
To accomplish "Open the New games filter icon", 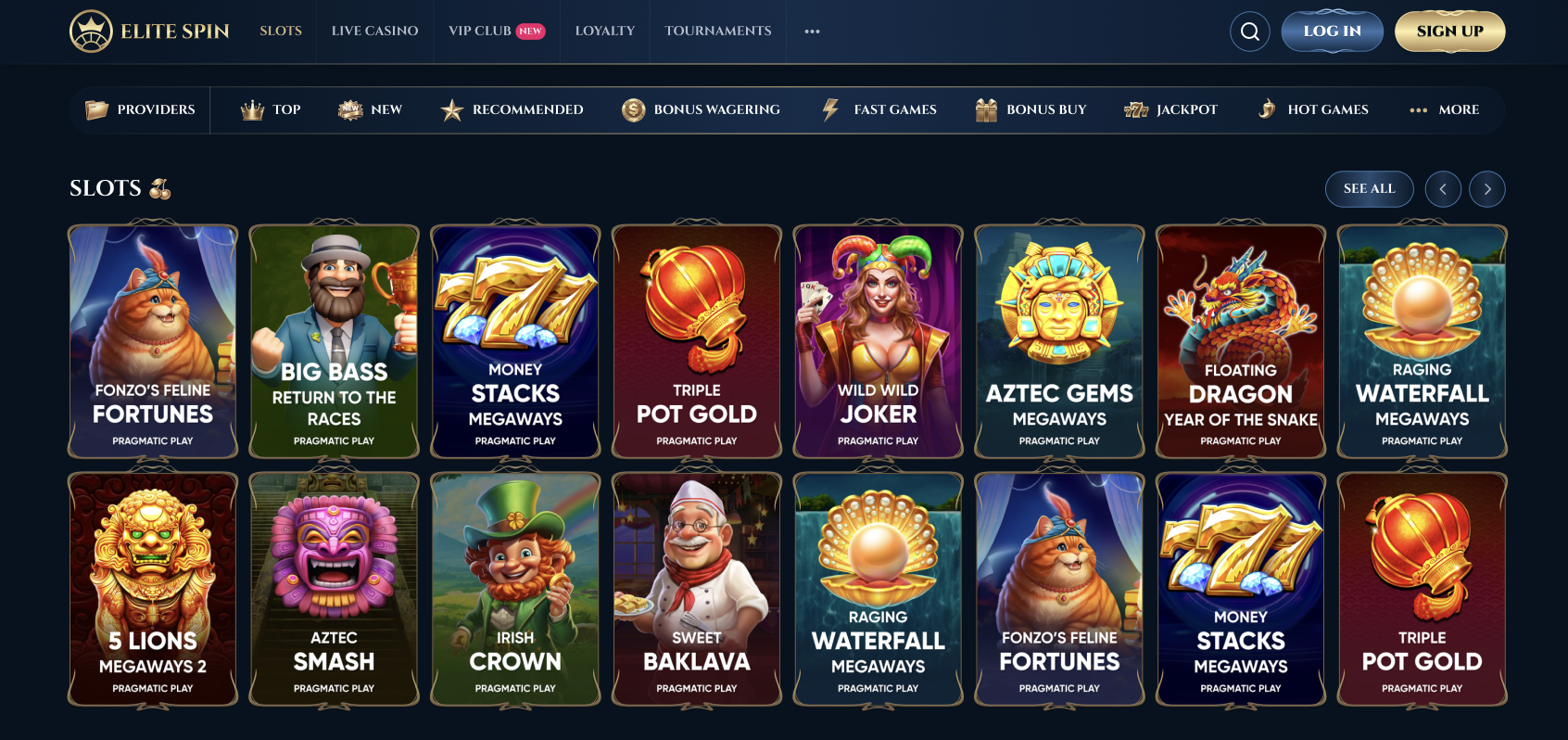I will click(348, 108).
